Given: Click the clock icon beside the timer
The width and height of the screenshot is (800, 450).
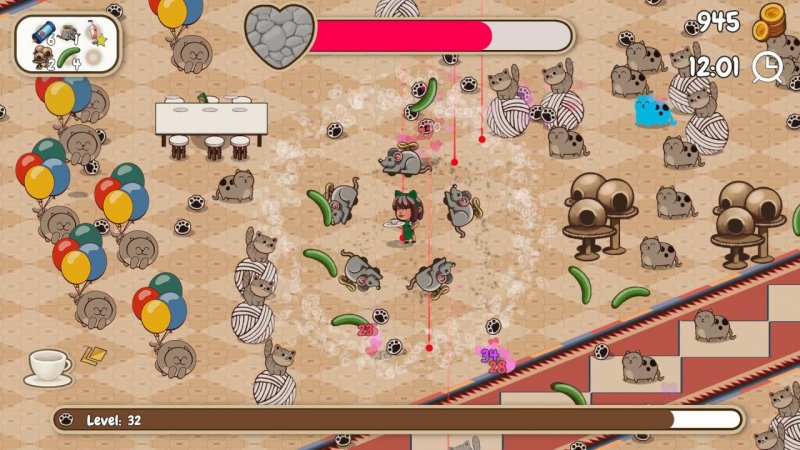Looking at the screenshot, I should pos(767,66).
